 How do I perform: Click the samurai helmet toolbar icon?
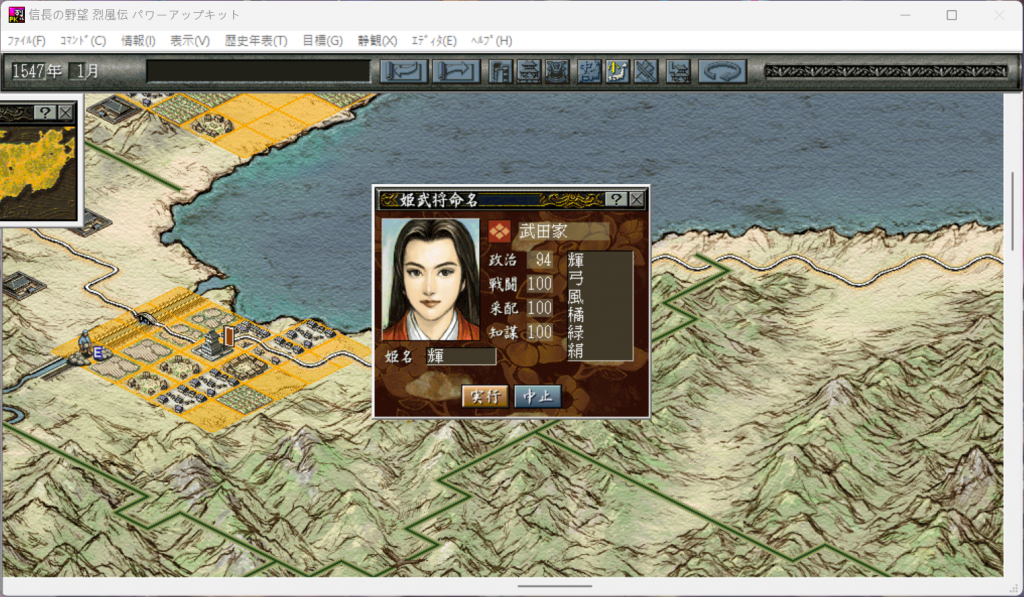(557, 71)
